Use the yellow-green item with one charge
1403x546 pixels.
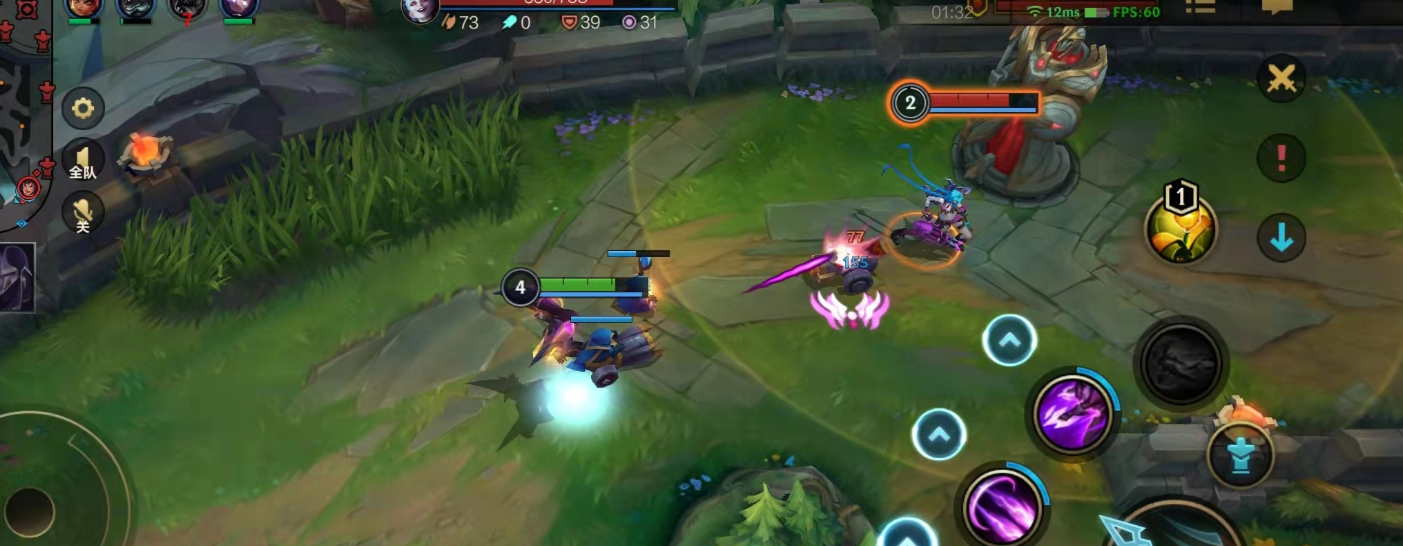pyautogui.click(x=1181, y=229)
